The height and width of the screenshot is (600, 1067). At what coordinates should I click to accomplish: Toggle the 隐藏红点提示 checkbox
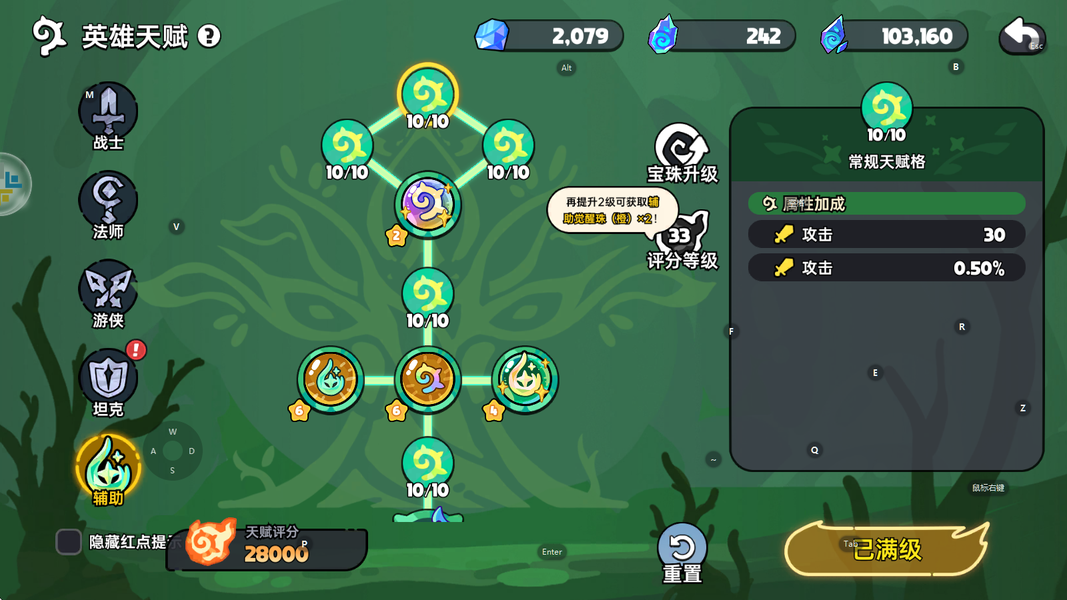69,541
